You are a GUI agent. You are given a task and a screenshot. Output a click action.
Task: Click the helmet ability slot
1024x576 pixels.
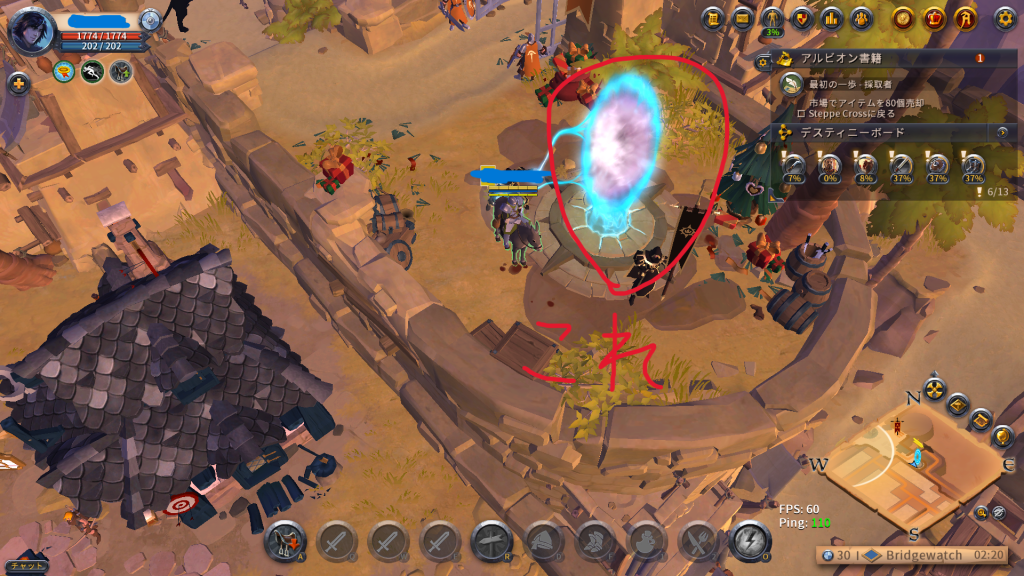pyautogui.click(x=543, y=541)
